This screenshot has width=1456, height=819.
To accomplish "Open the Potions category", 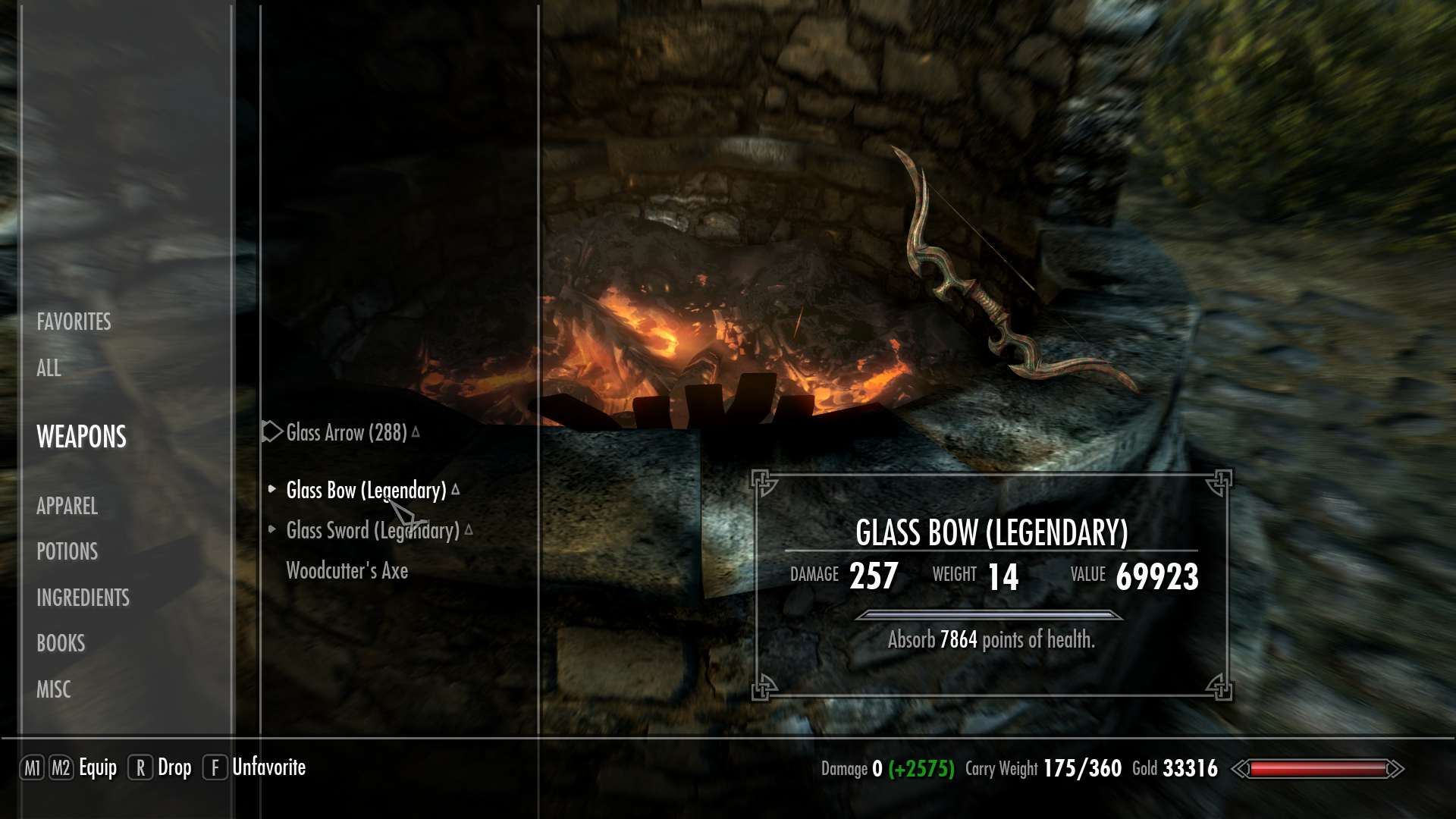I will (67, 551).
